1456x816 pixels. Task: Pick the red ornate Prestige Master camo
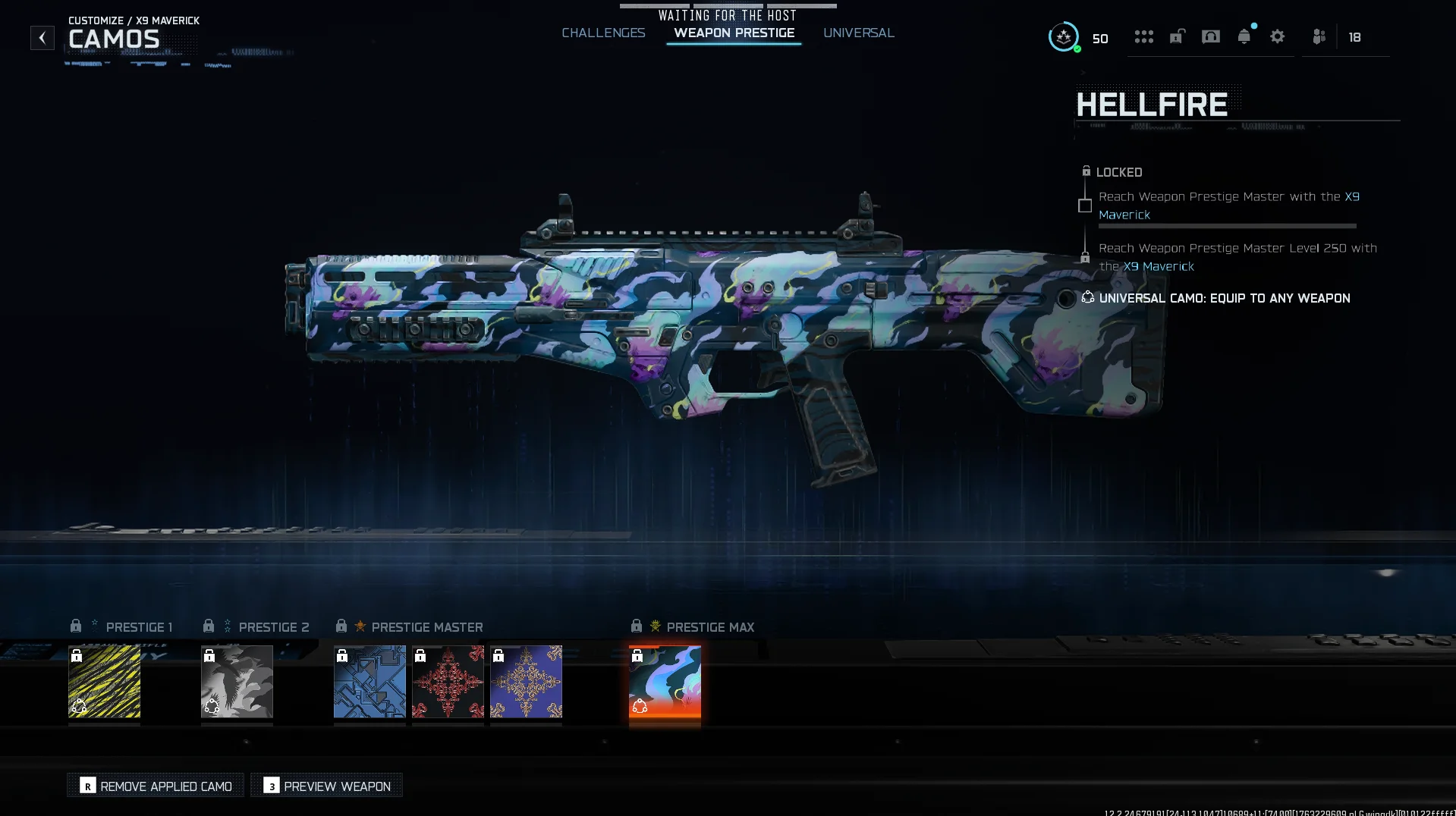(x=448, y=681)
